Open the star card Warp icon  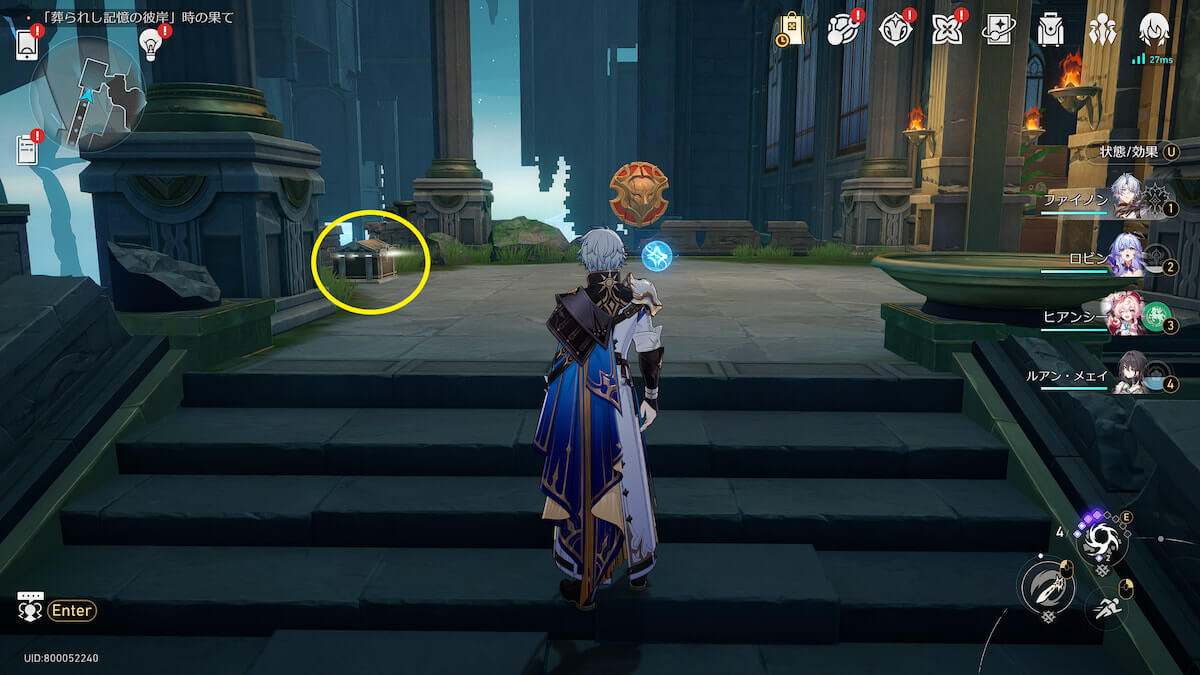pyautogui.click(x=998, y=30)
